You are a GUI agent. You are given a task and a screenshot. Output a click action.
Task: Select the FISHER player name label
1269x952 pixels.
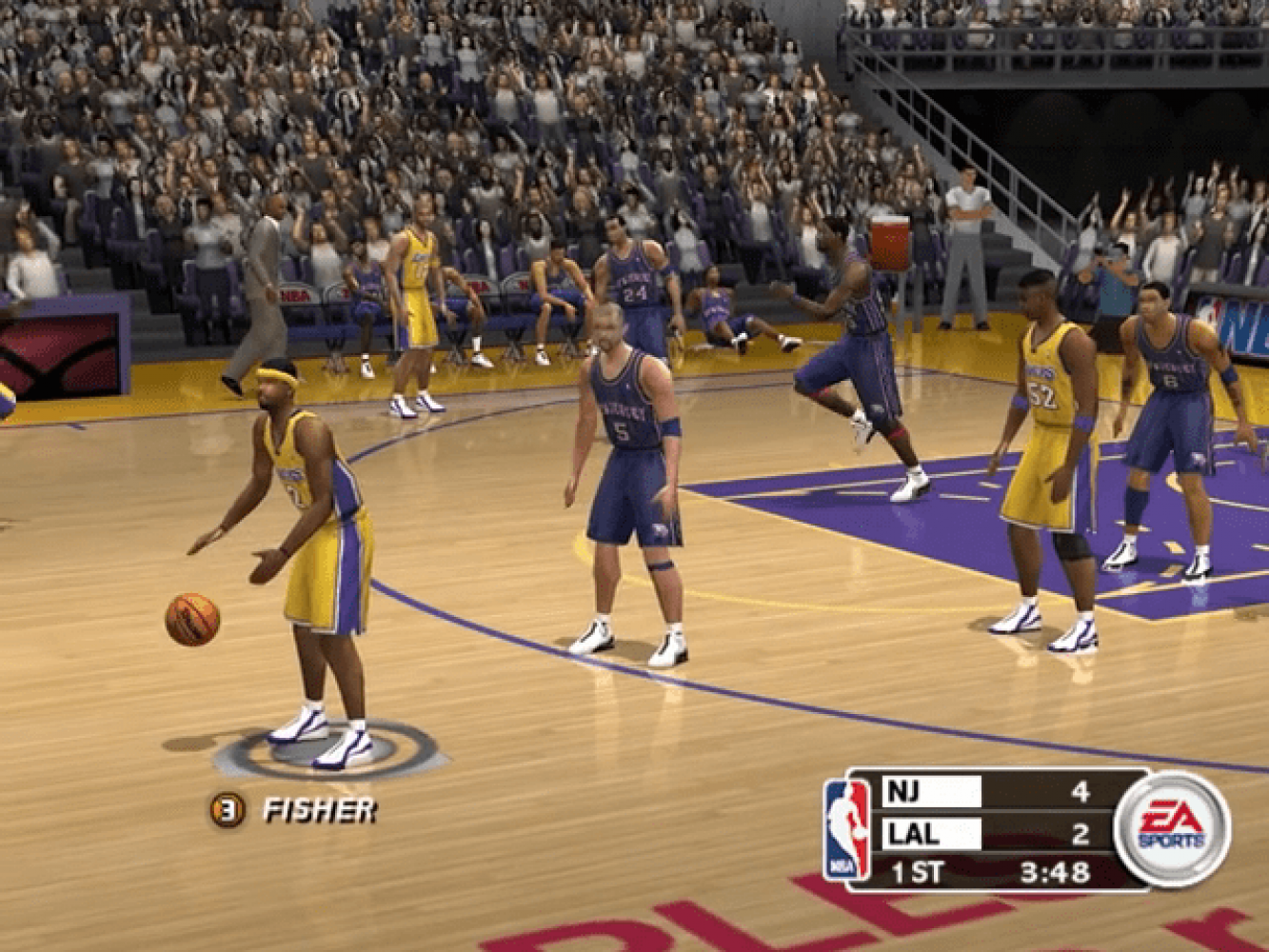point(319,811)
